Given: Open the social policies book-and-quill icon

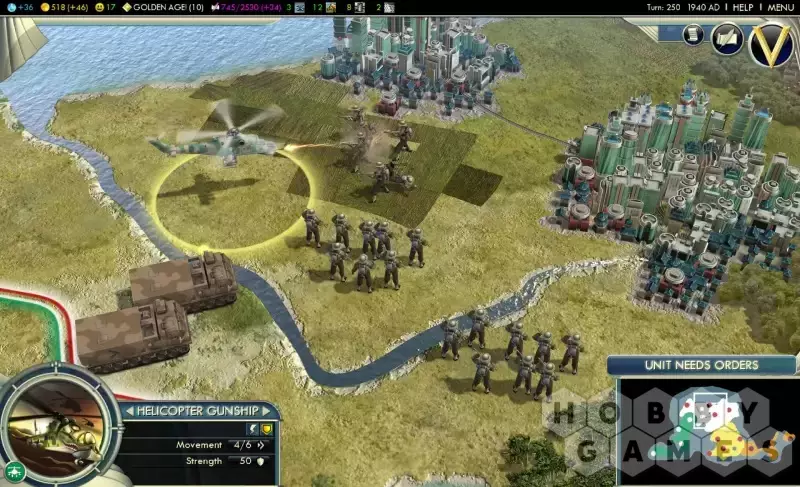Looking at the screenshot, I should (727, 39).
